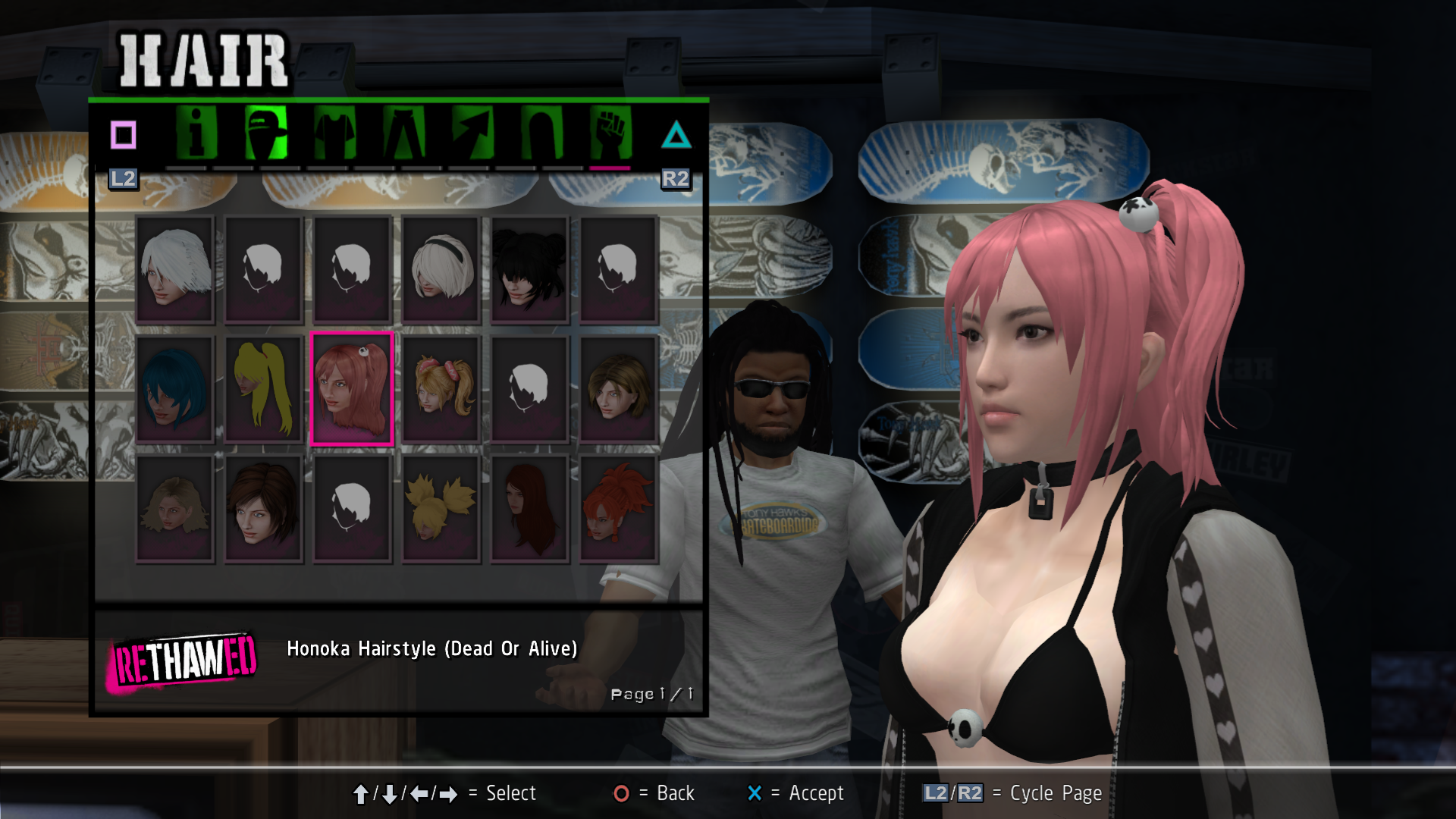Select the long dark red hairstyle
The image size is (1456, 819).
[x=530, y=508]
